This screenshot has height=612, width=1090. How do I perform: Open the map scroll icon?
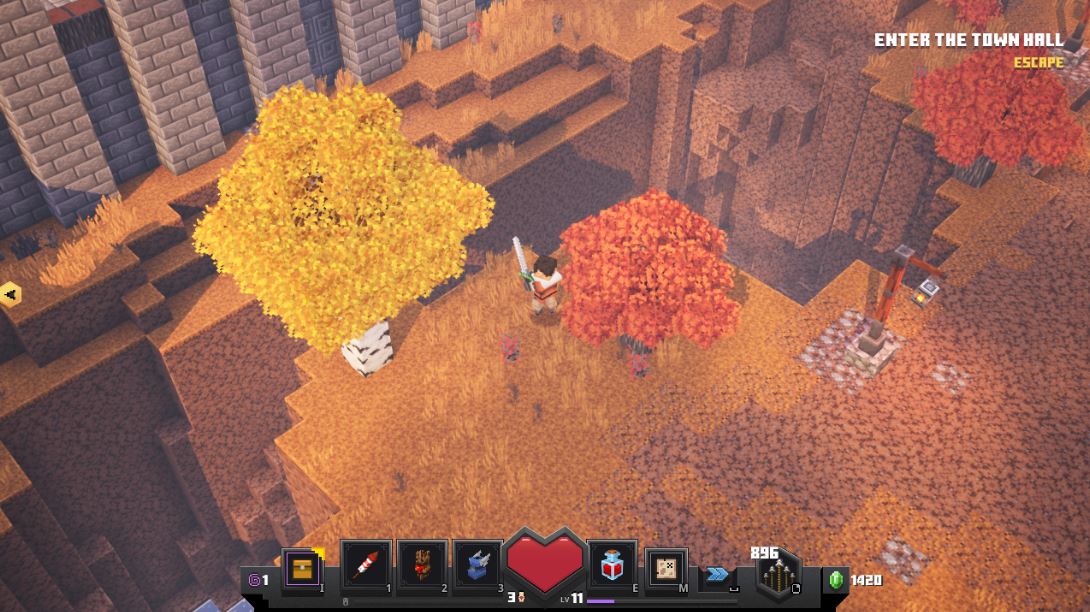(665, 568)
